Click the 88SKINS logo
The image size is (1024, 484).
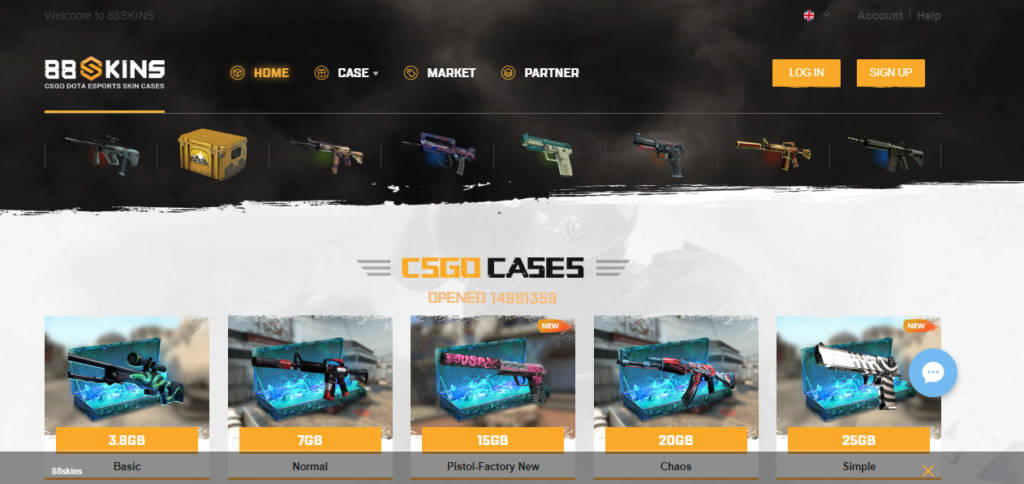point(105,72)
